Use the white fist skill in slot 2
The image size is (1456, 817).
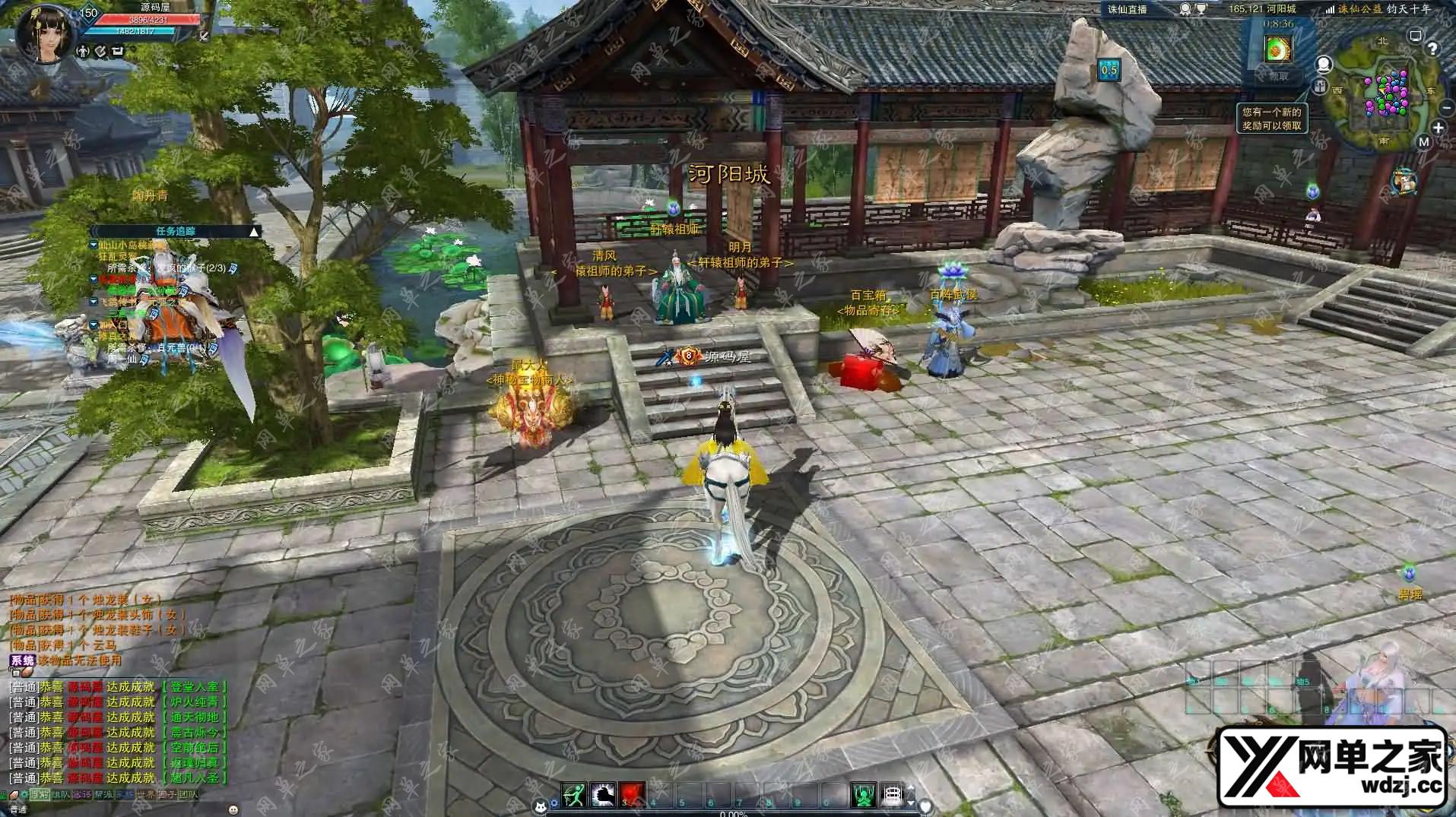pos(603,795)
